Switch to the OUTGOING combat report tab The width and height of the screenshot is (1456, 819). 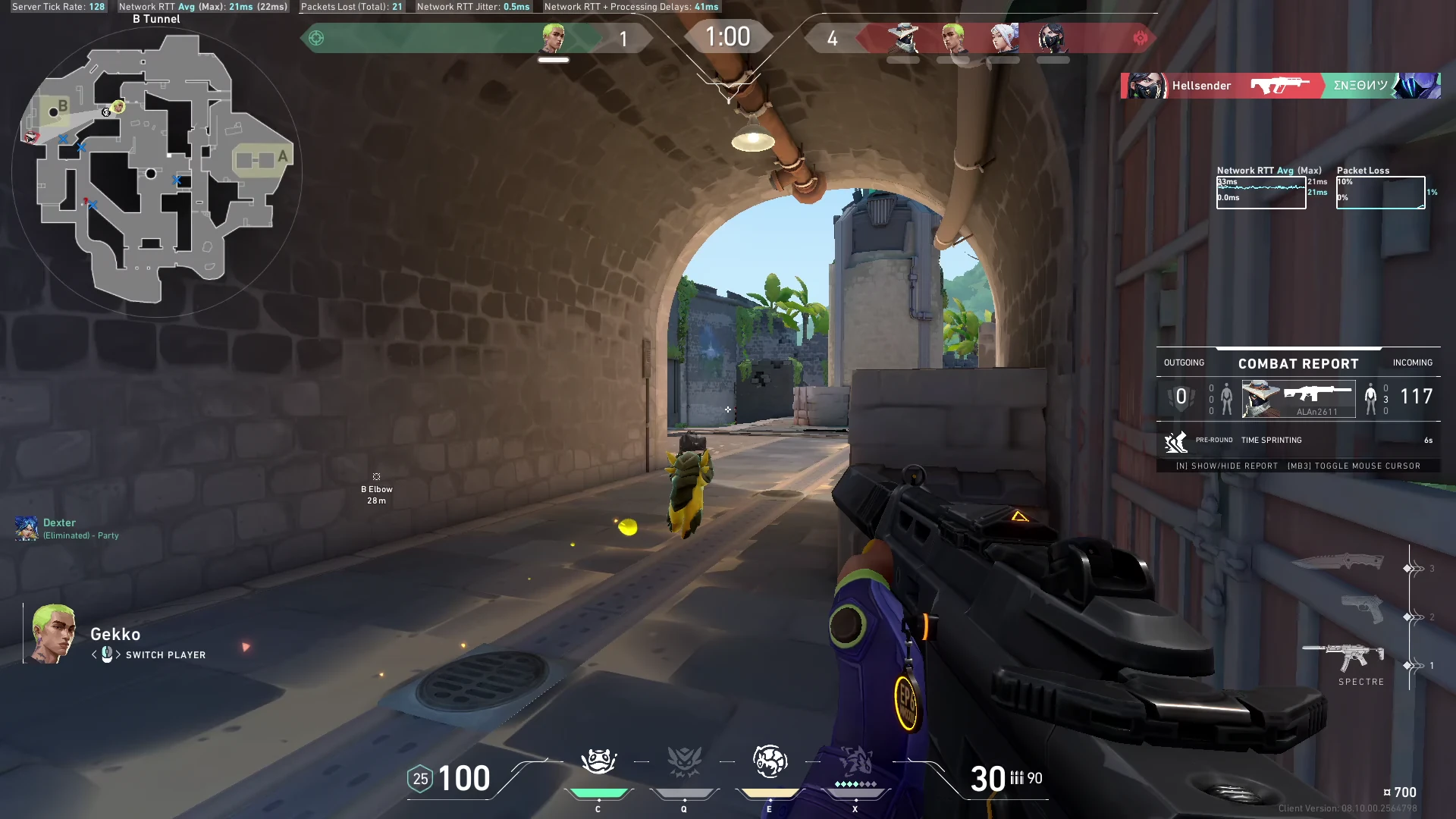coord(1184,362)
